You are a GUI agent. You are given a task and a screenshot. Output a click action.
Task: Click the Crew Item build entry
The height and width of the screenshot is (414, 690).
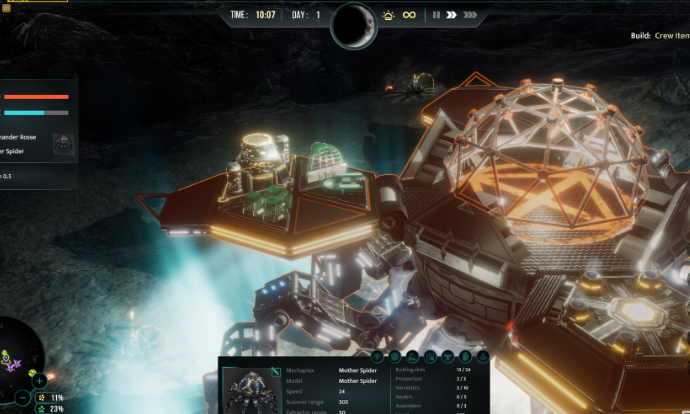click(x=671, y=36)
